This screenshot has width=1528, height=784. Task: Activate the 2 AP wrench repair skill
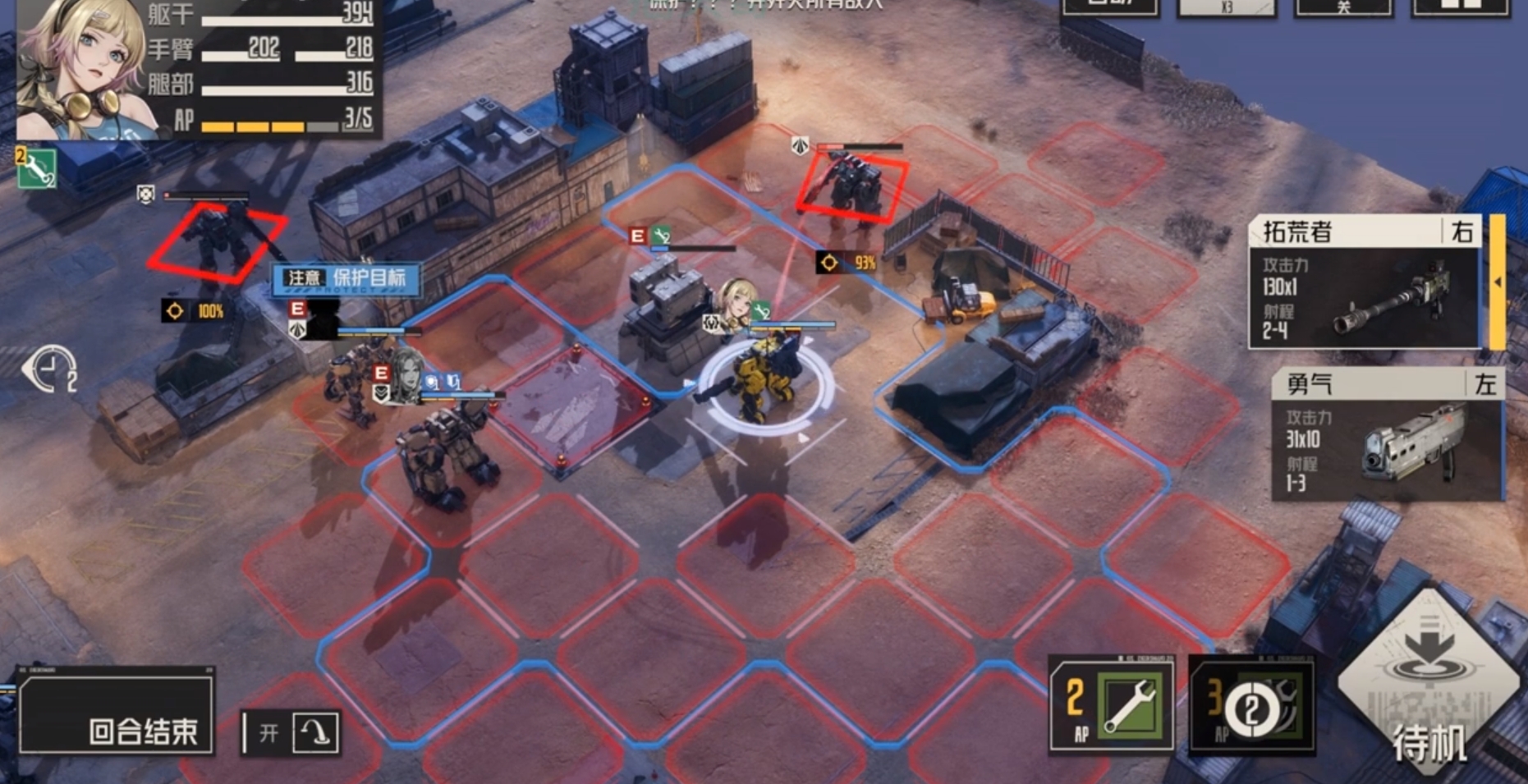[x=1112, y=705]
